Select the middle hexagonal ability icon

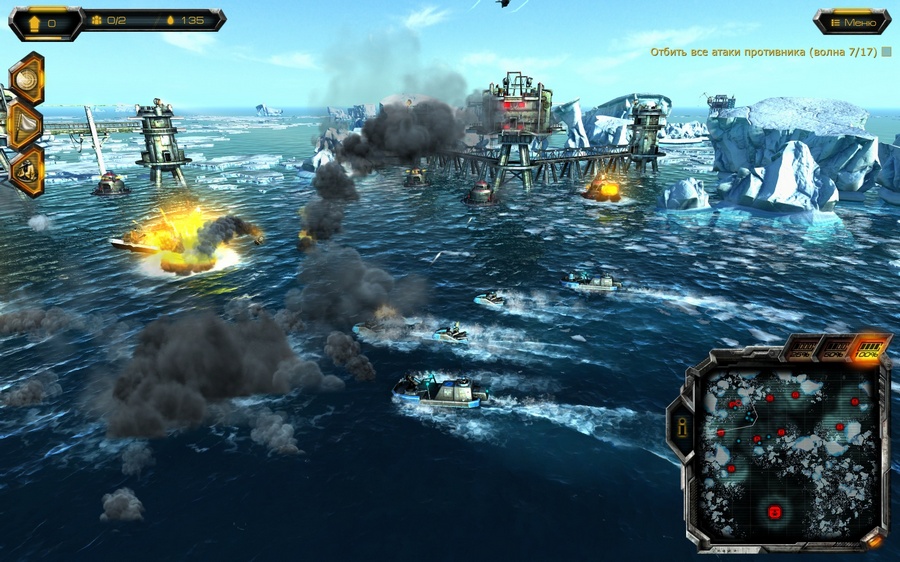coord(27,125)
